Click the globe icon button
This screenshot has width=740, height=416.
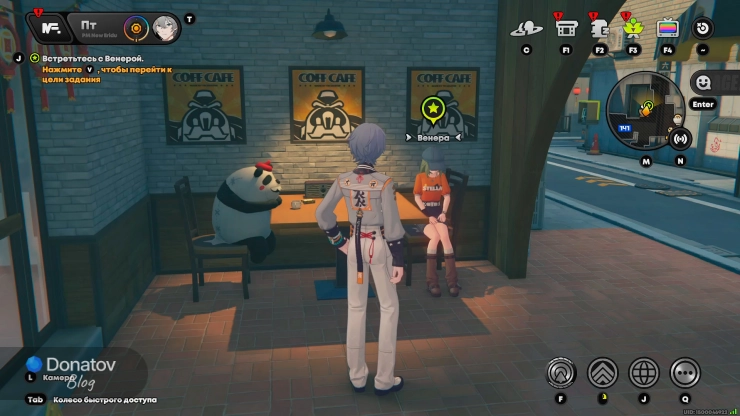[644, 372]
